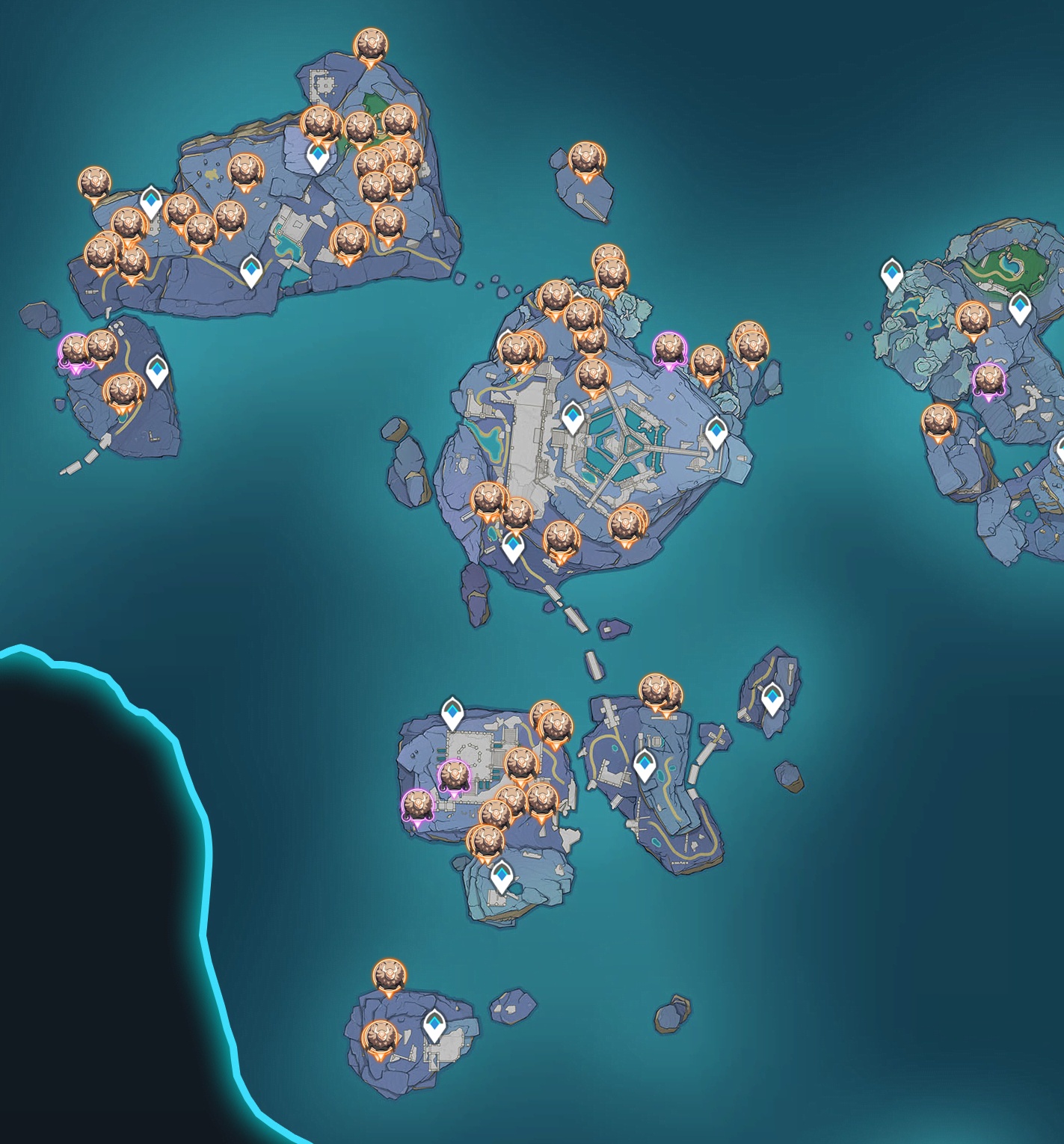
Task: Click the waypoint at the eastern island's western shore
Action: (891, 273)
